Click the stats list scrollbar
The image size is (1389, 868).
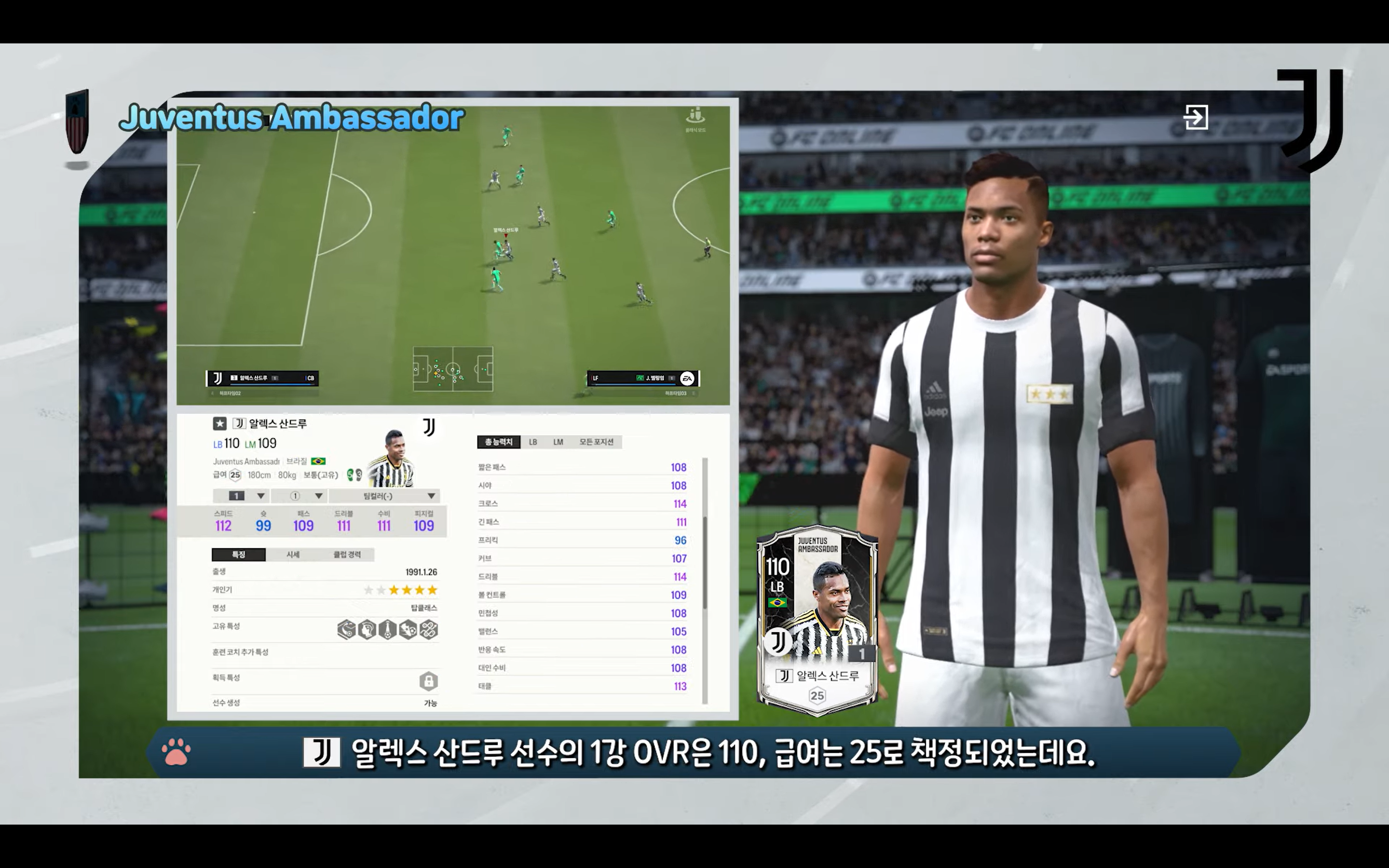tap(705, 563)
